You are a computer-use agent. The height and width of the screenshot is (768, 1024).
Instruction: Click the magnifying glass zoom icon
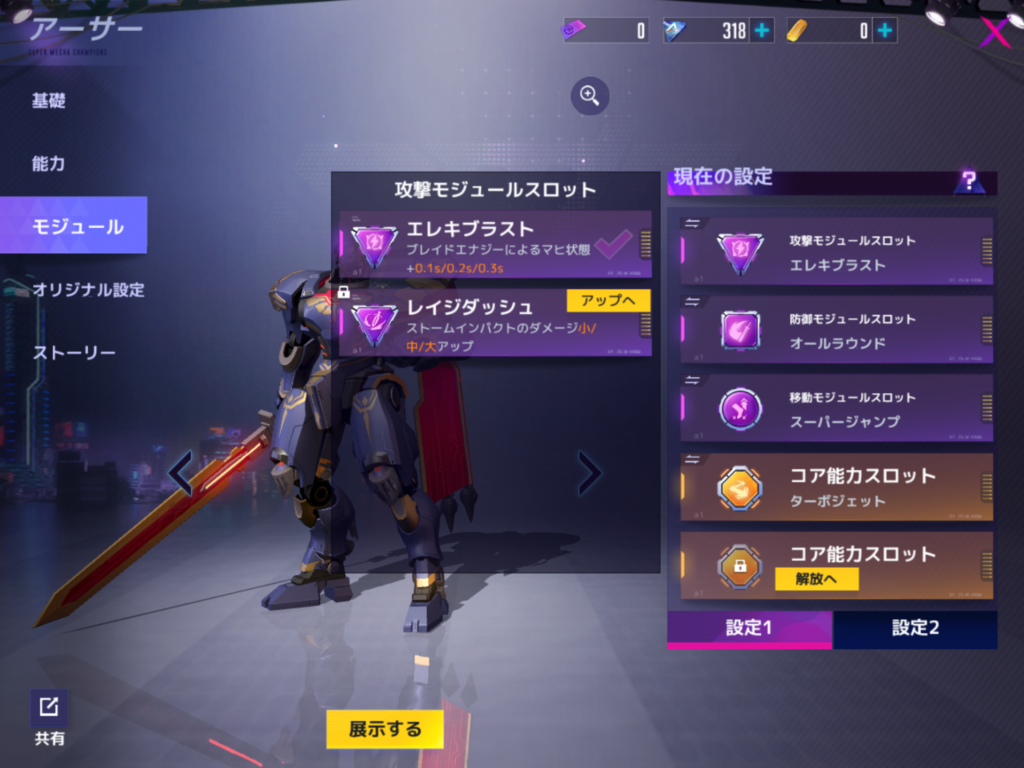point(590,96)
